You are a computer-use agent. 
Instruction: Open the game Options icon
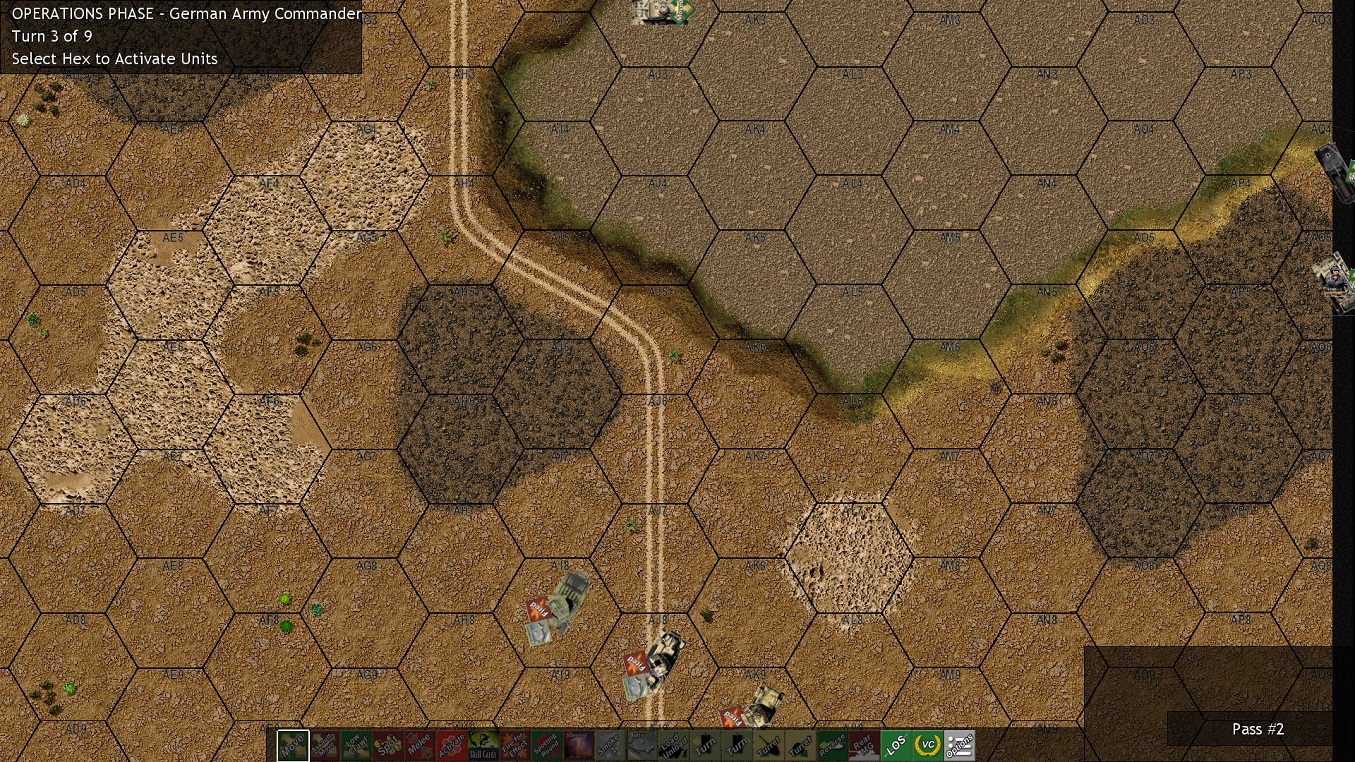pos(959,745)
